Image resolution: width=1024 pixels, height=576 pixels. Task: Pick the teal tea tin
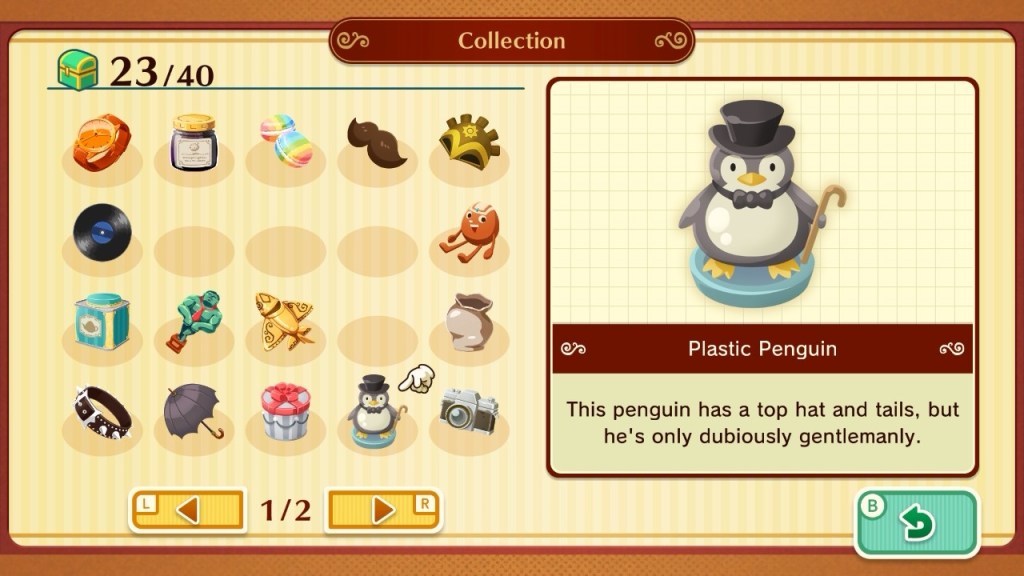pyautogui.click(x=101, y=322)
